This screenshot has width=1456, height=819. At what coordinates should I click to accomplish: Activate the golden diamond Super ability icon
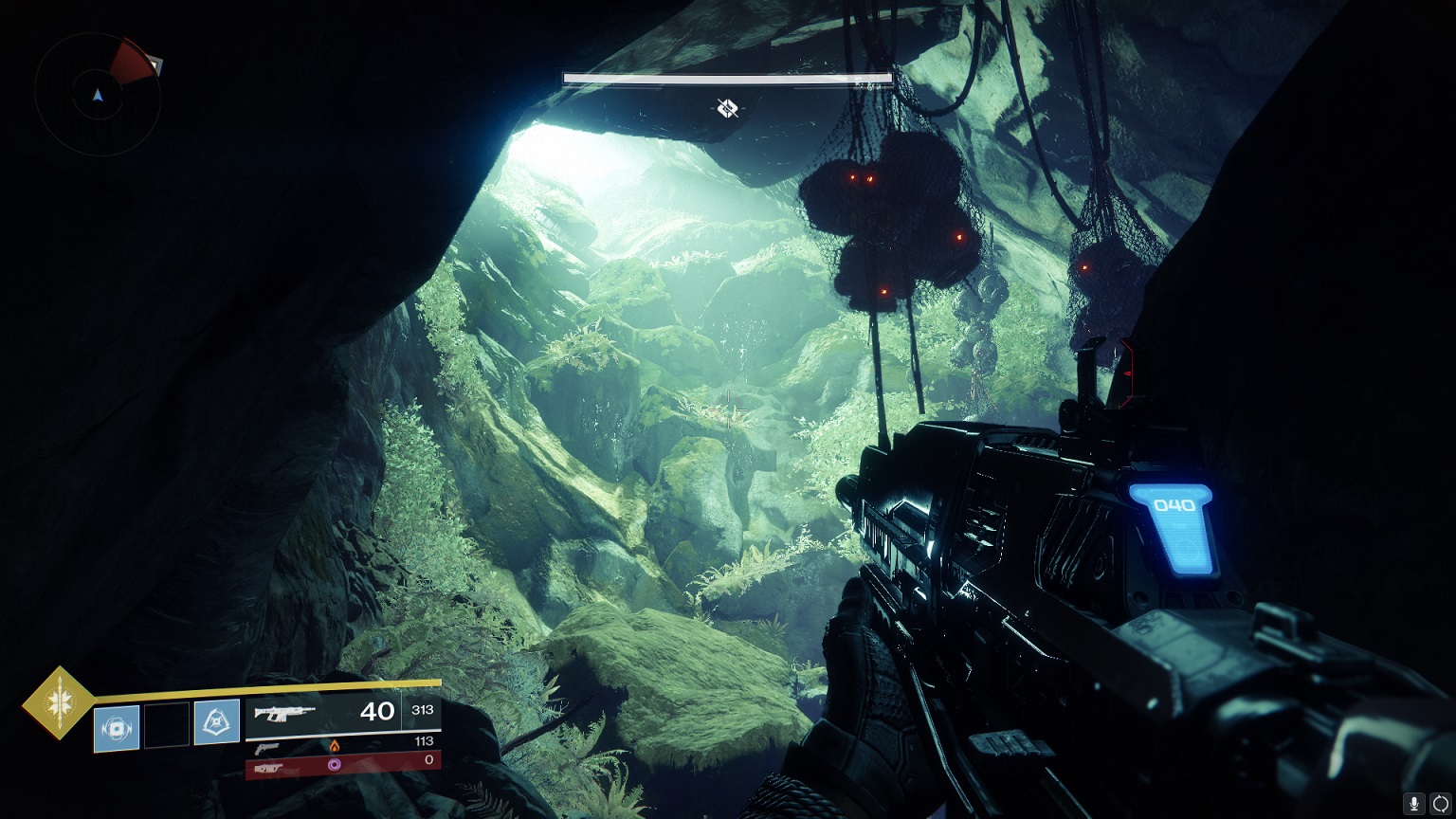(59, 702)
